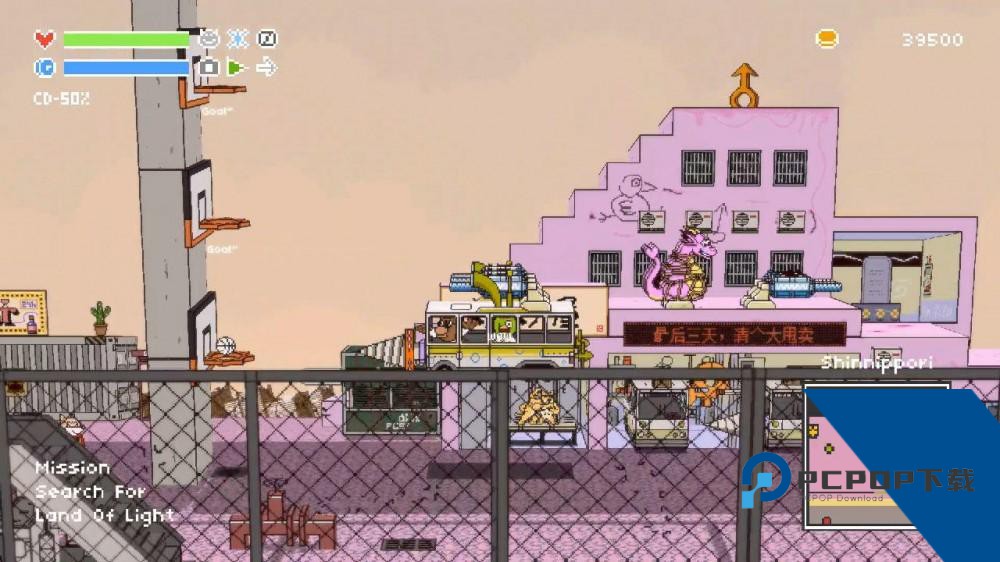Image resolution: width=1000 pixels, height=562 pixels.
Task: Select the green bullet weapon icon
Action: (x=236, y=68)
